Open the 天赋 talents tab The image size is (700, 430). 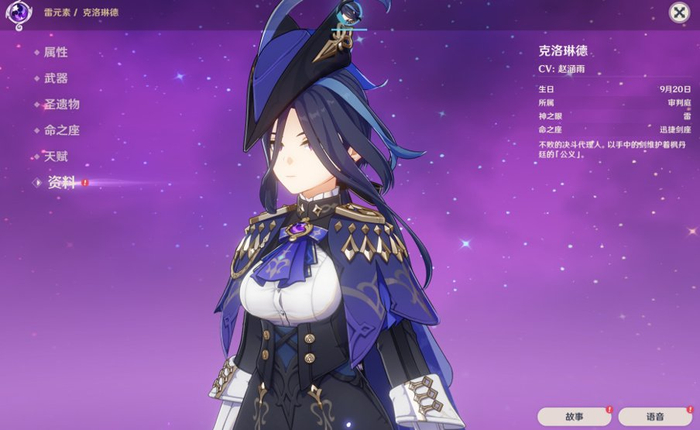click(x=56, y=156)
